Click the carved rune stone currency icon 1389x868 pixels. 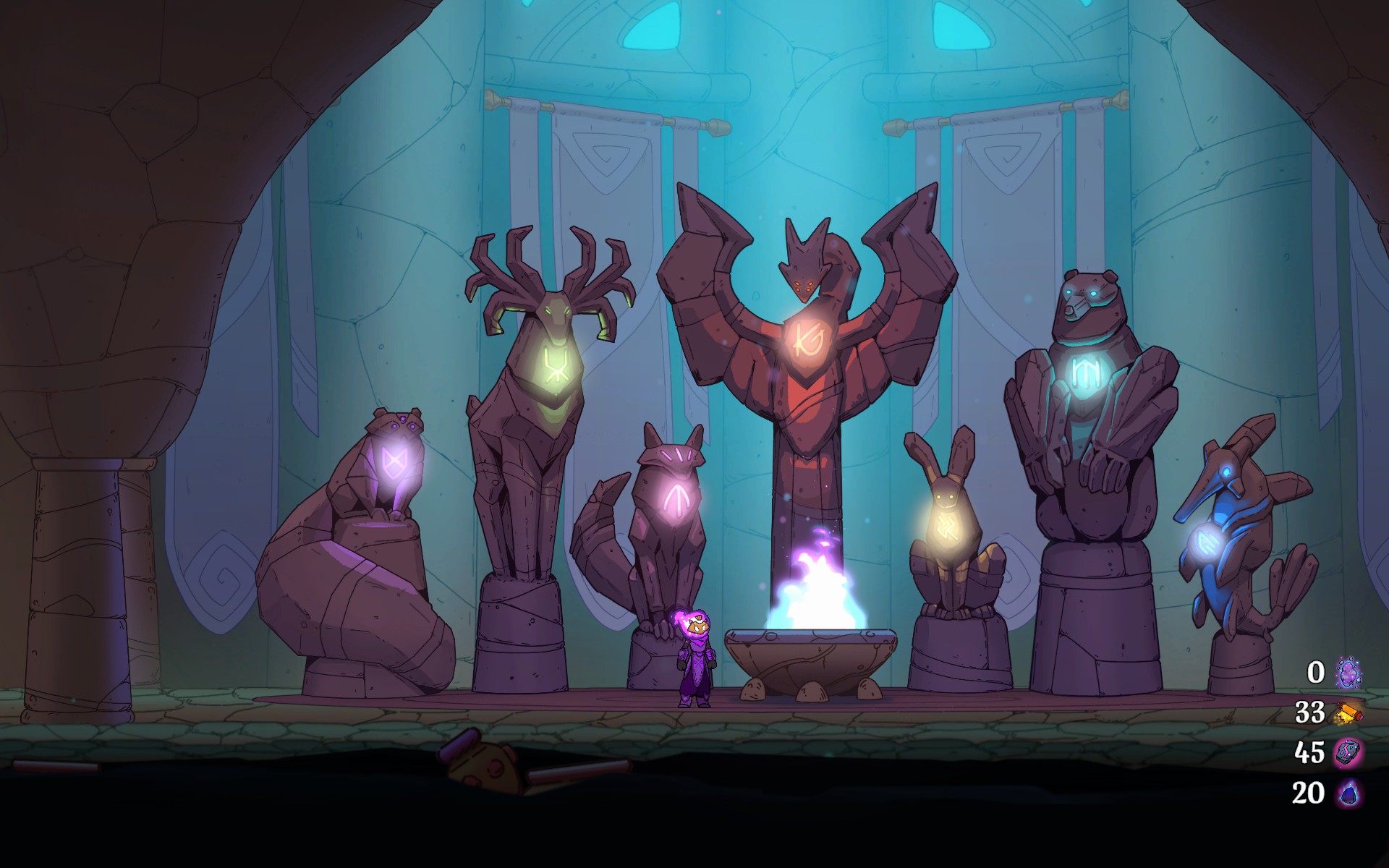(1348, 752)
